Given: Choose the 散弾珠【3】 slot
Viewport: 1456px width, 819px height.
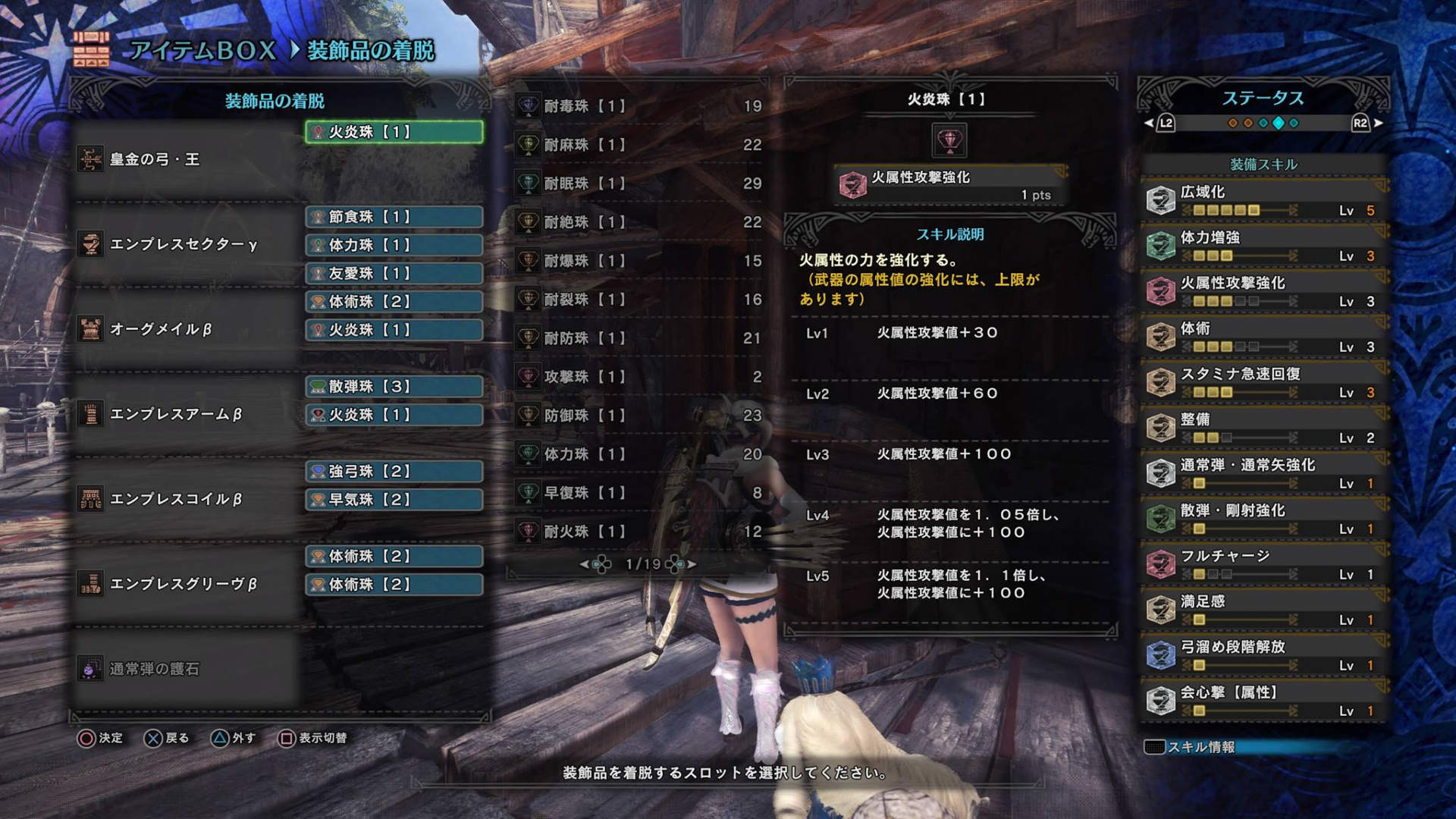Looking at the screenshot, I should coord(394,387).
